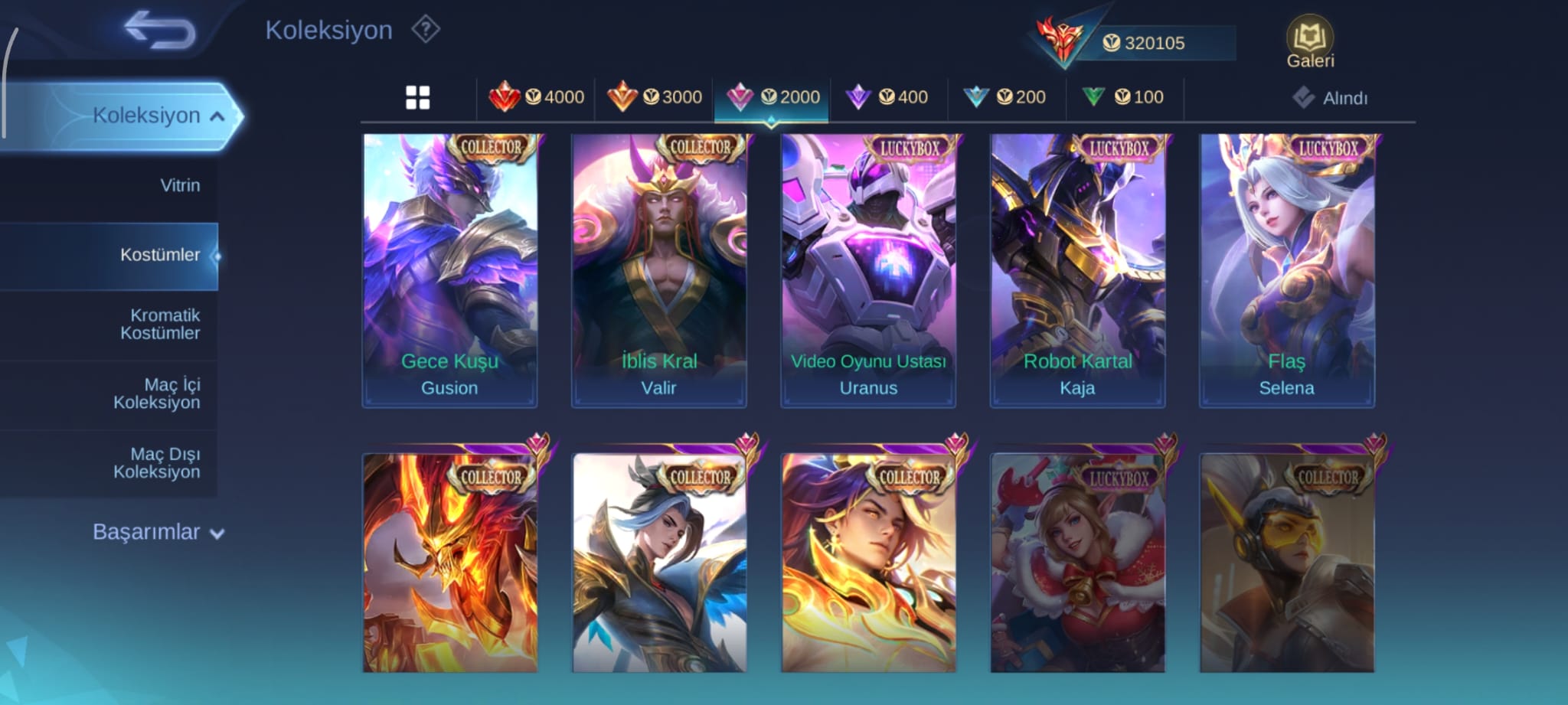Open the Galeri gallery
1568x705 pixels.
pyautogui.click(x=1309, y=42)
